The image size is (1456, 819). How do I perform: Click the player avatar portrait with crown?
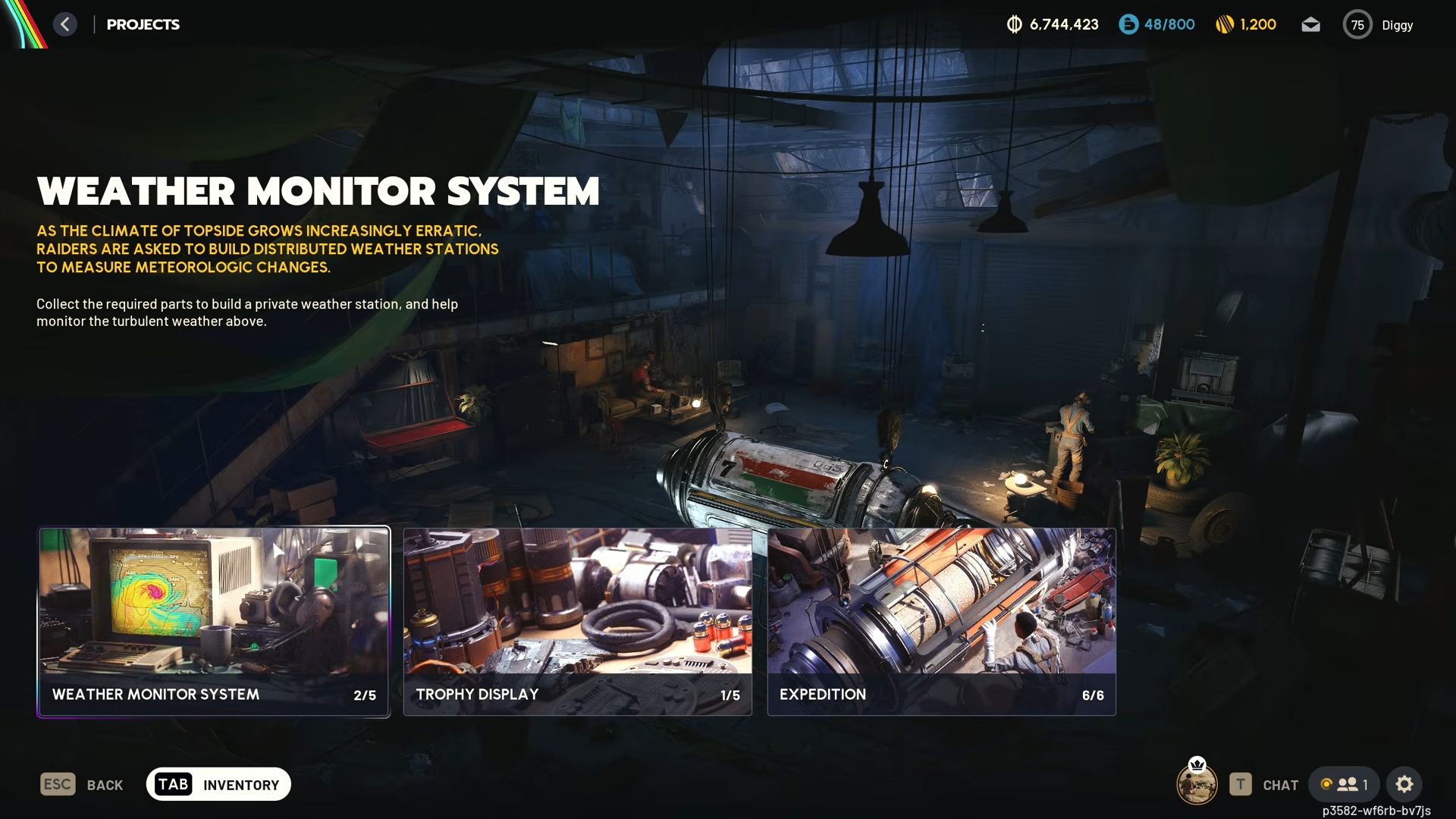click(x=1197, y=784)
